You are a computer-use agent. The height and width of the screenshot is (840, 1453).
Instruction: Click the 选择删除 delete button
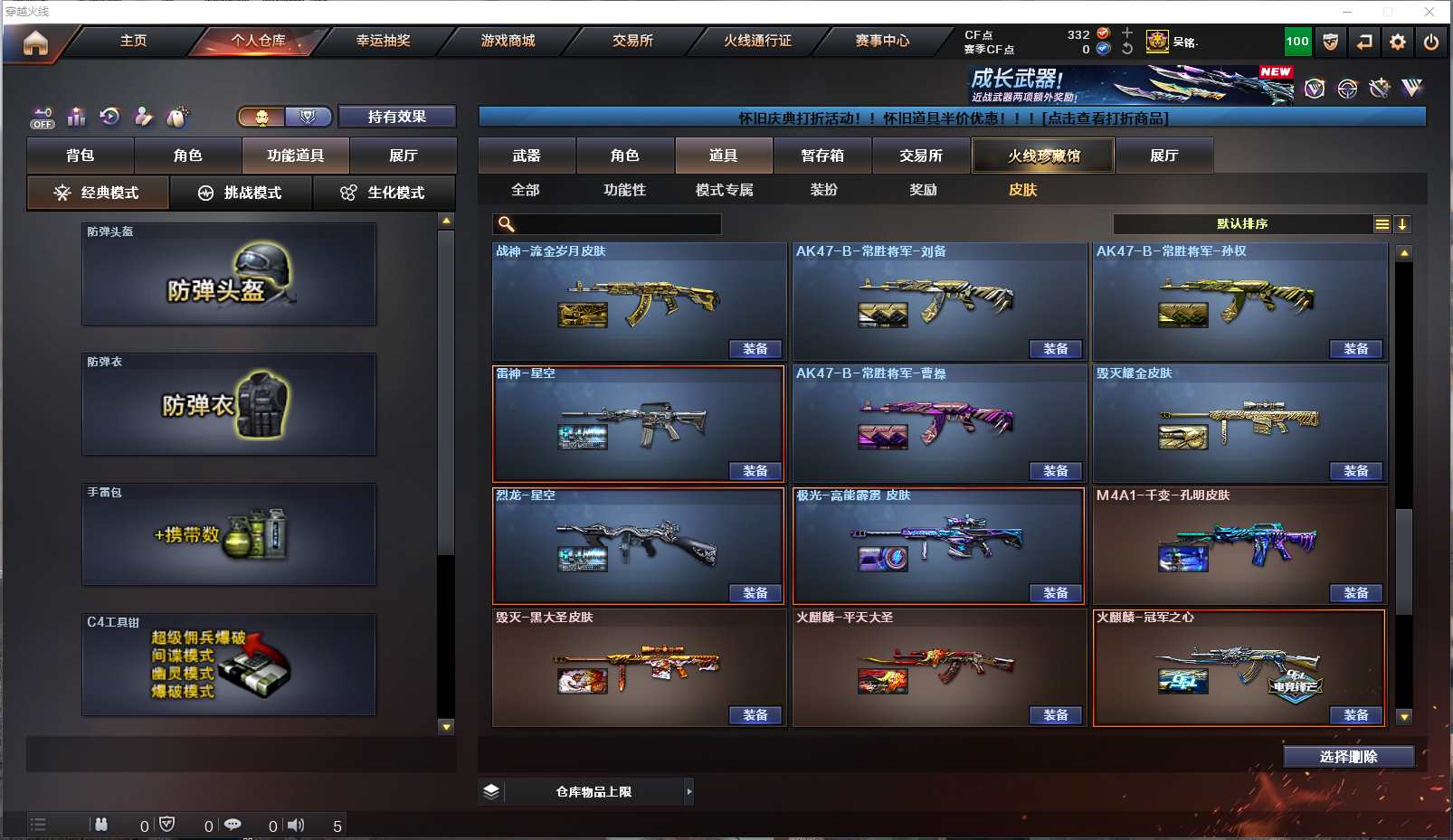coord(1348,757)
